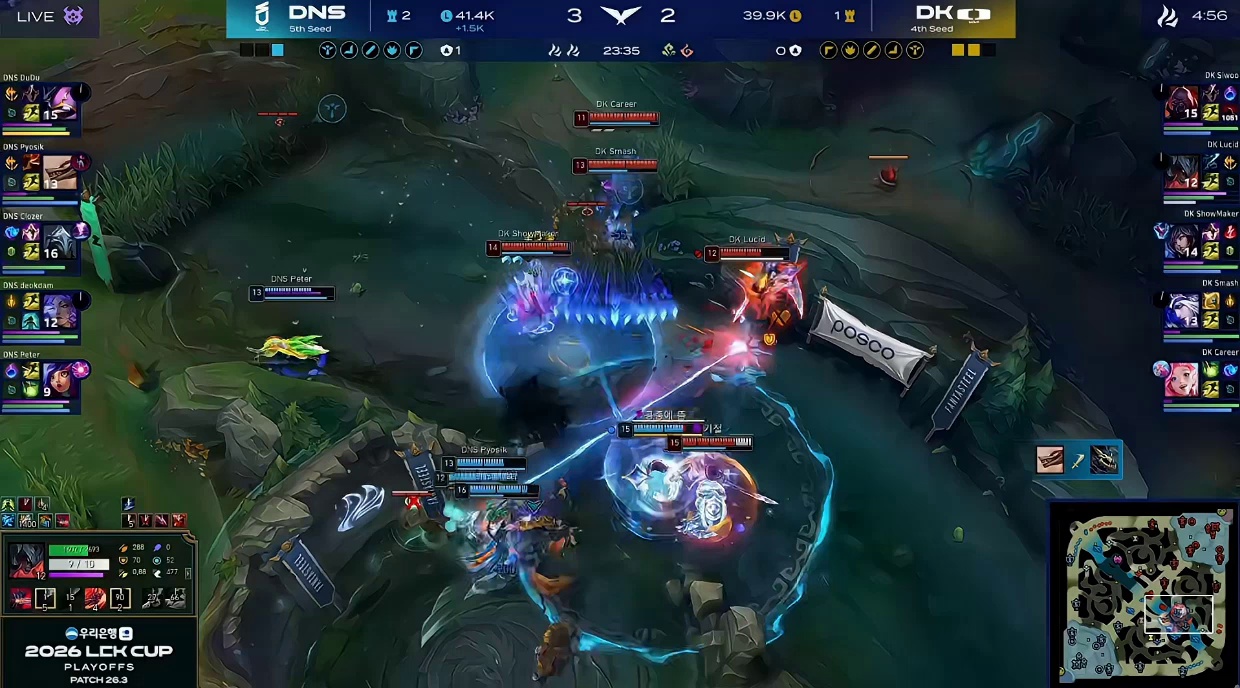Click the DK team logo on the scoreboard
Viewport: 1240px width, 688px height.
click(x=972, y=15)
